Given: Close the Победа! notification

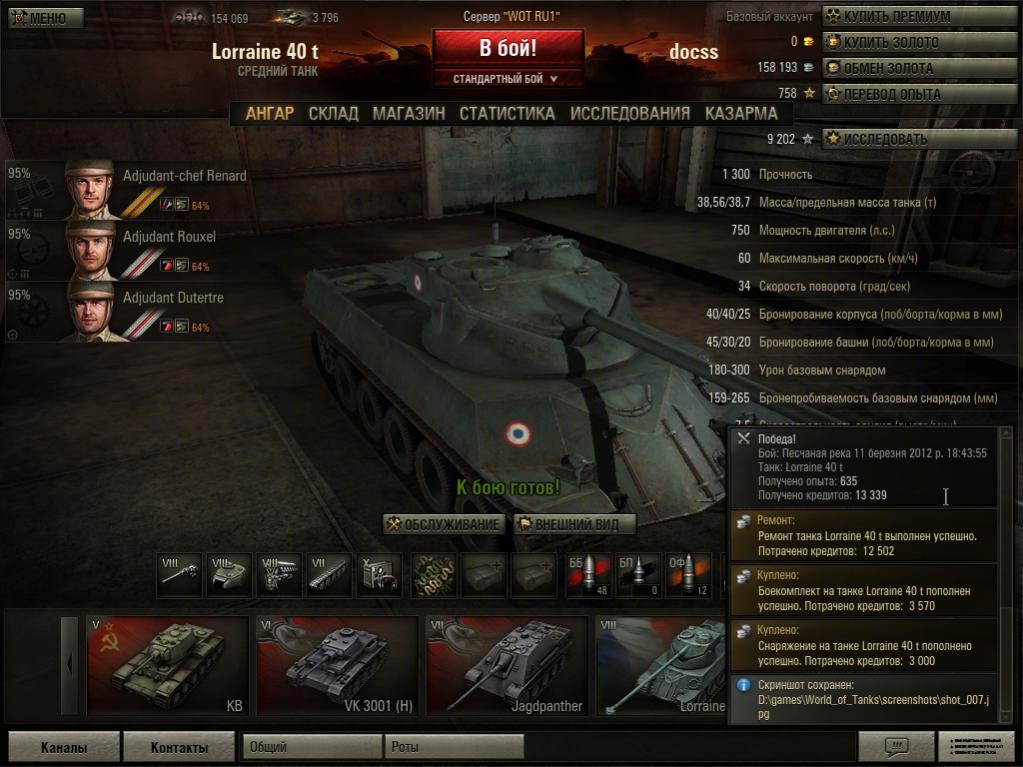Looking at the screenshot, I should (x=743, y=439).
